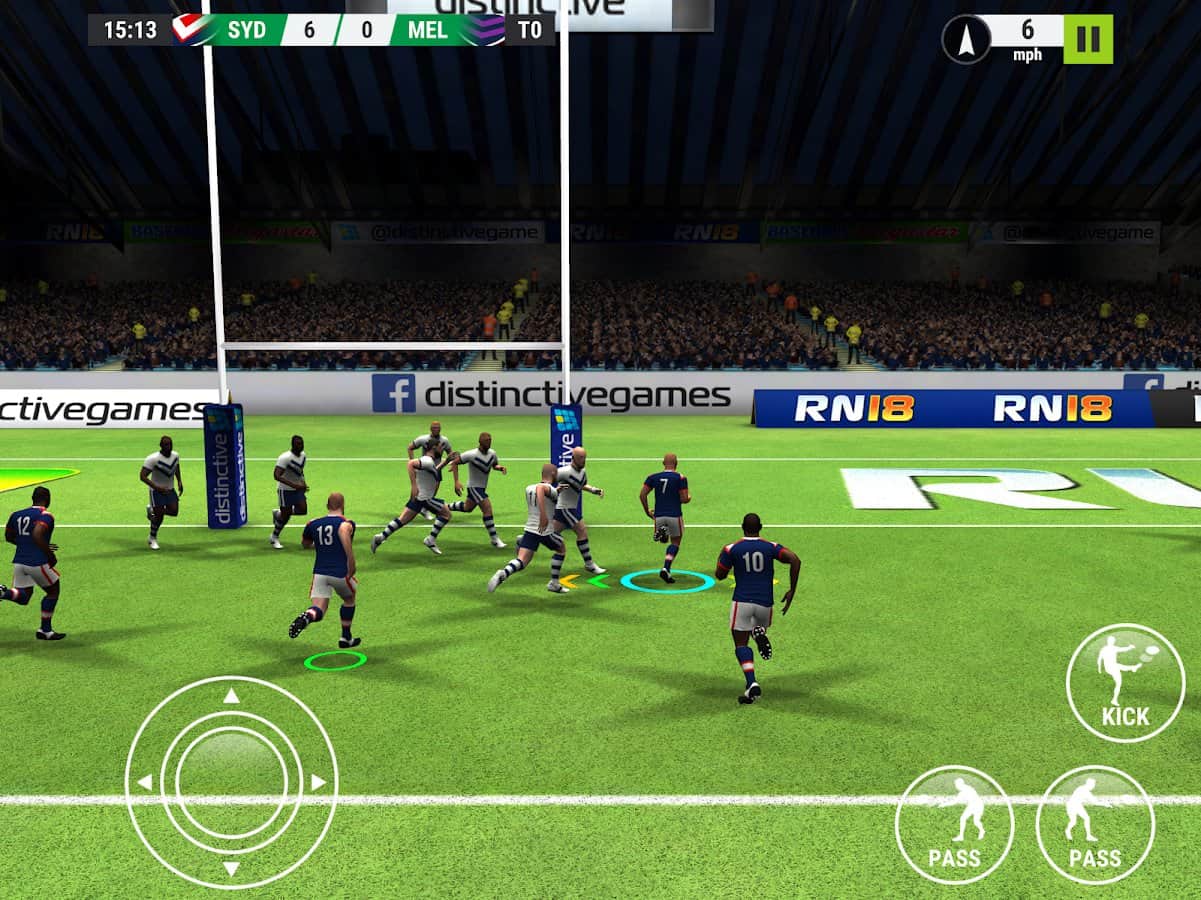Screen dimensions: 1201x900
Task: Tap the joystick's right arrow
Action: coord(318,782)
